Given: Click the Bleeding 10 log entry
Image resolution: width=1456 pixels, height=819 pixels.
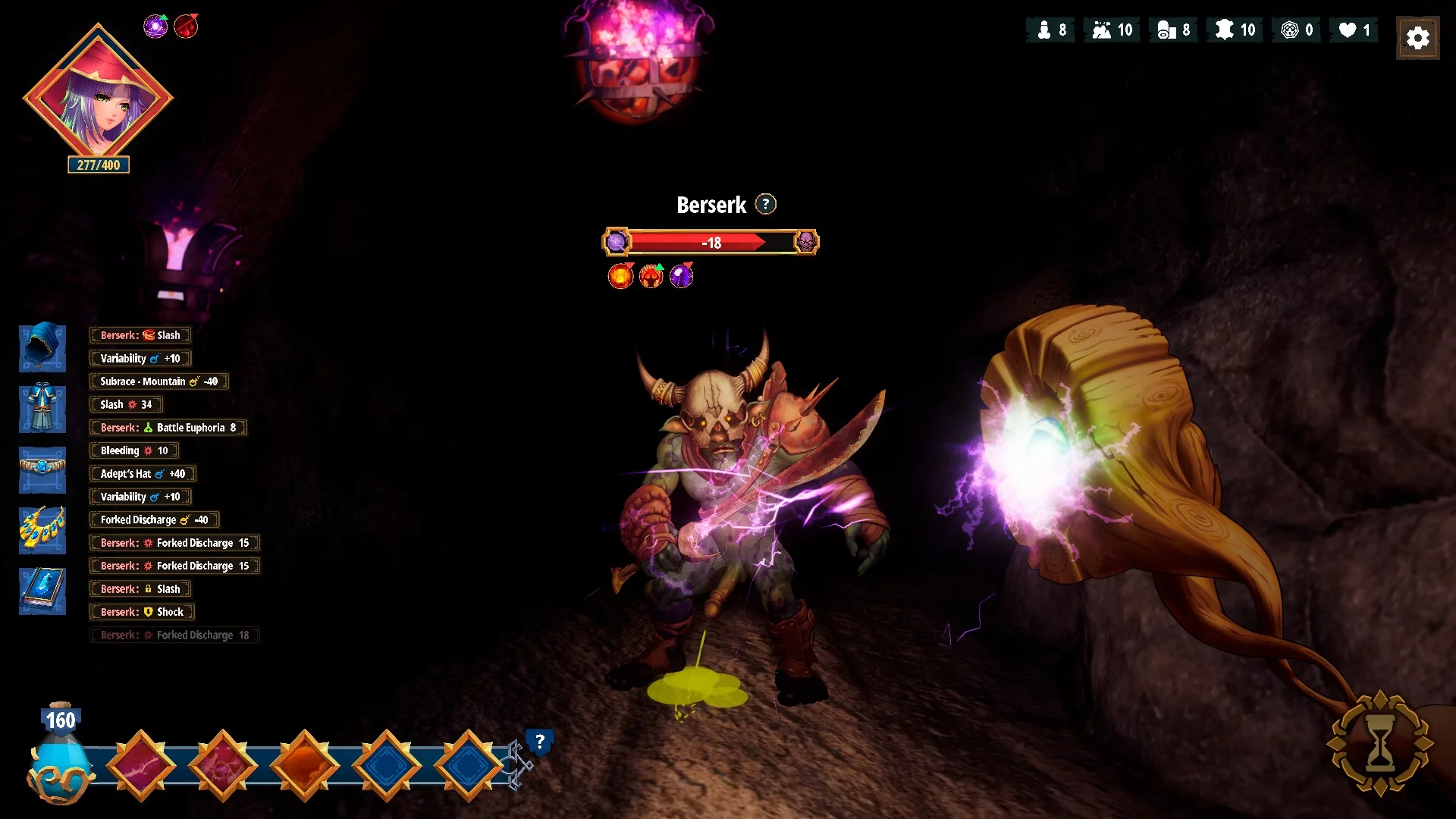Looking at the screenshot, I should 133,450.
